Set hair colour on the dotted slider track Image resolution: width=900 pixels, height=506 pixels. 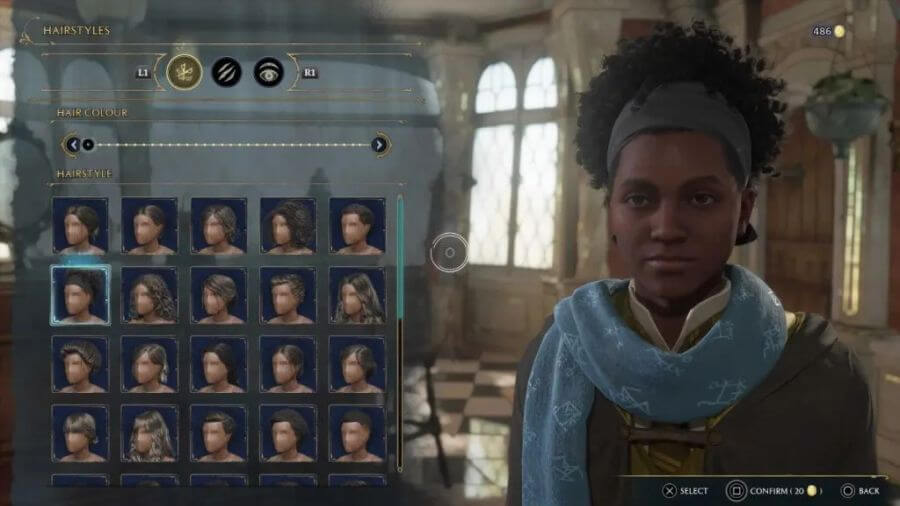(x=230, y=145)
